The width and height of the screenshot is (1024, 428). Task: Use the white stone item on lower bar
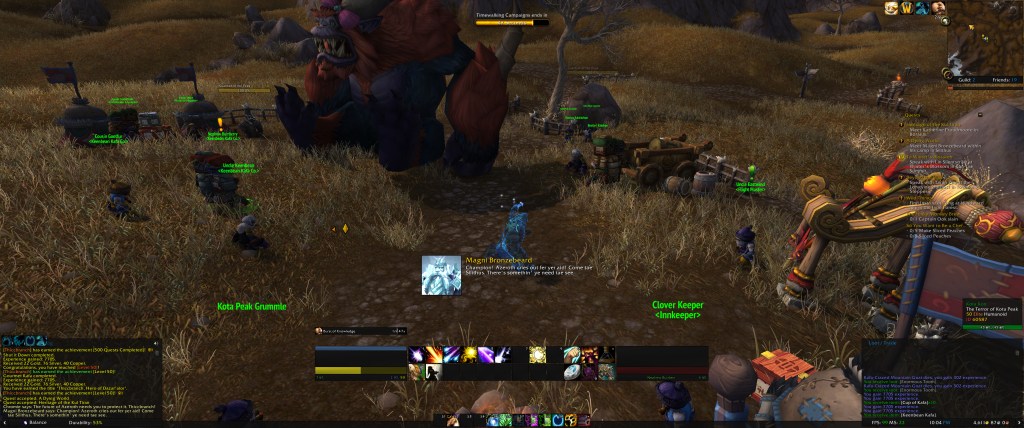[570, 372]
